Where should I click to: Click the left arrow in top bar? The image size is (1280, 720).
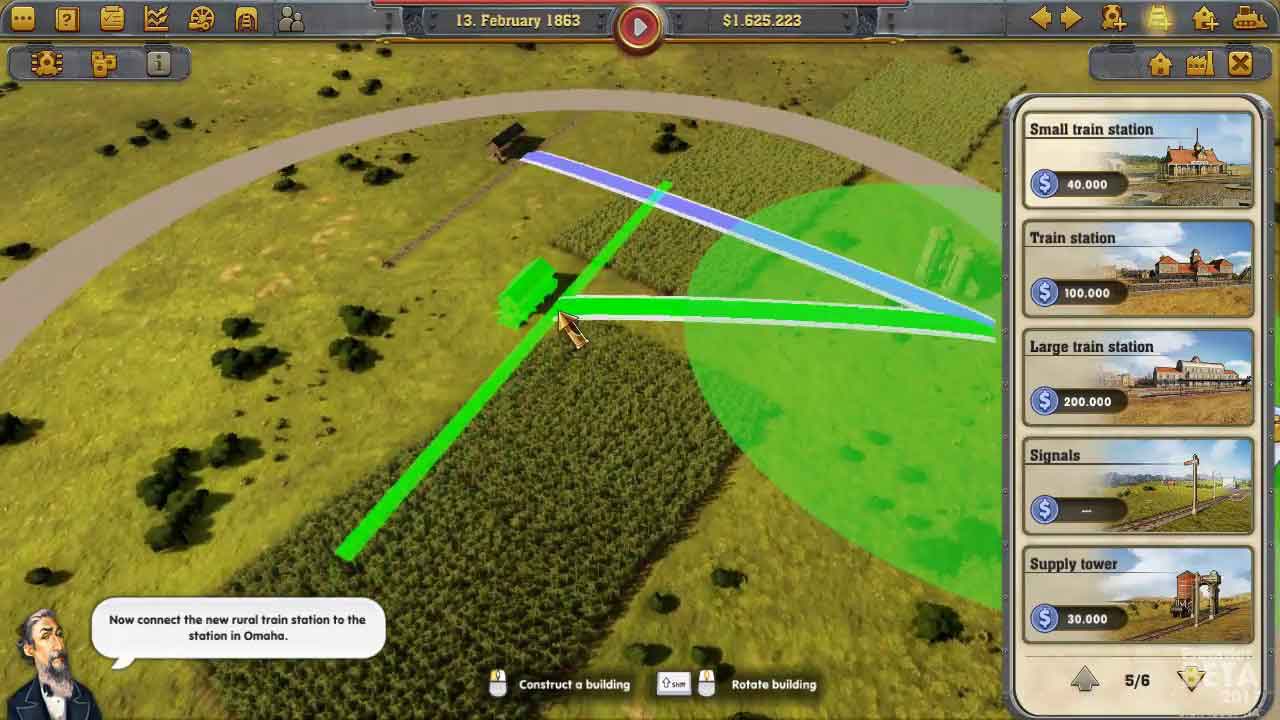[x=1041, y=18]
